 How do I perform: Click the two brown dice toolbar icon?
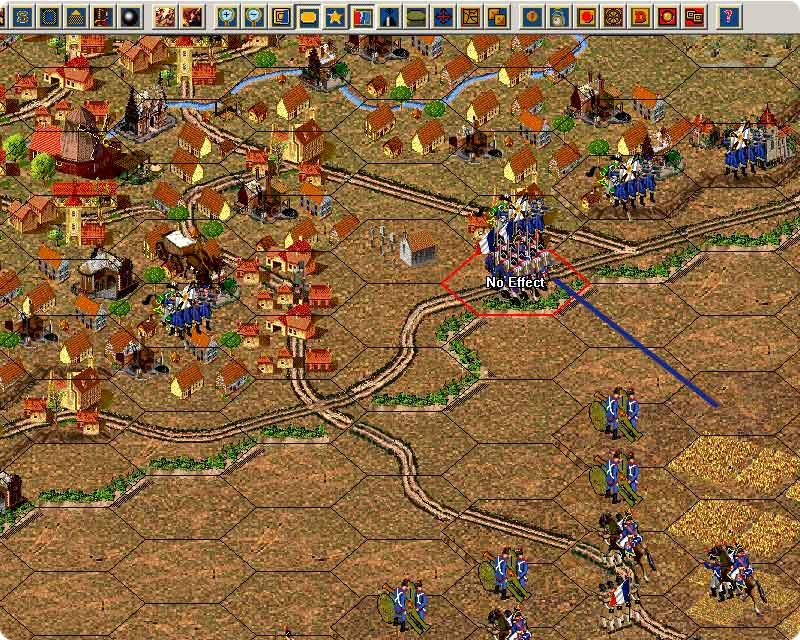click(498, 16)
